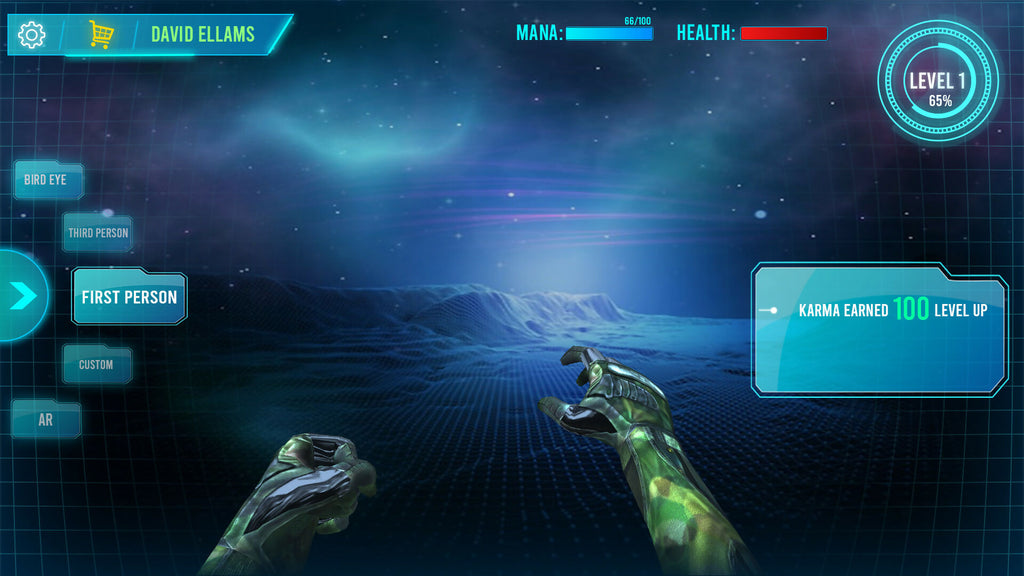Choose the Third Person camera

pos(98,233)
